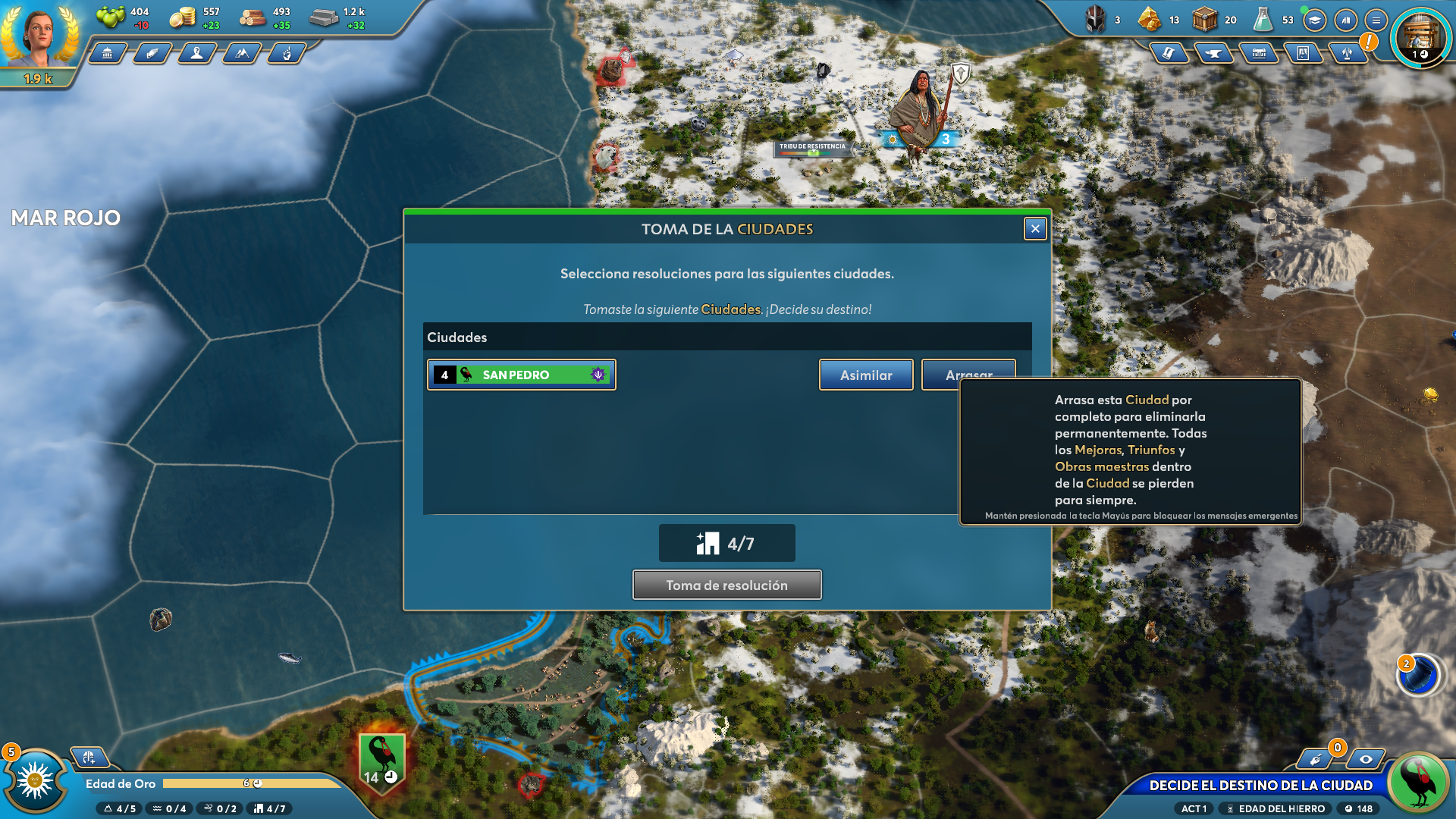Open the praying hands religion panel
Image resolution: width=1456 pixels, height=819 pixels.
pos(152,54)
